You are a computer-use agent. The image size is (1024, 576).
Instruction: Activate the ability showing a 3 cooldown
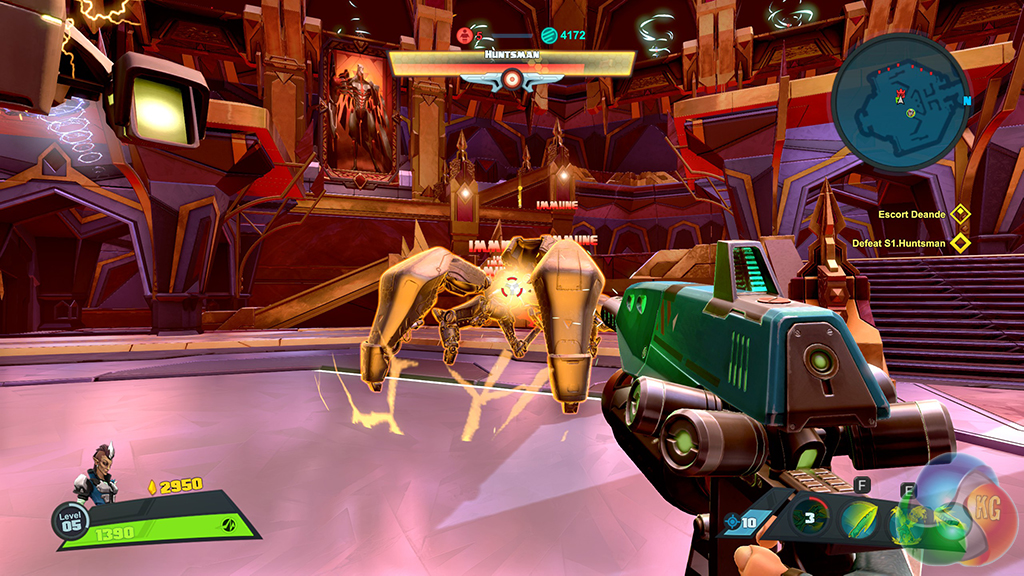[810, 518]
